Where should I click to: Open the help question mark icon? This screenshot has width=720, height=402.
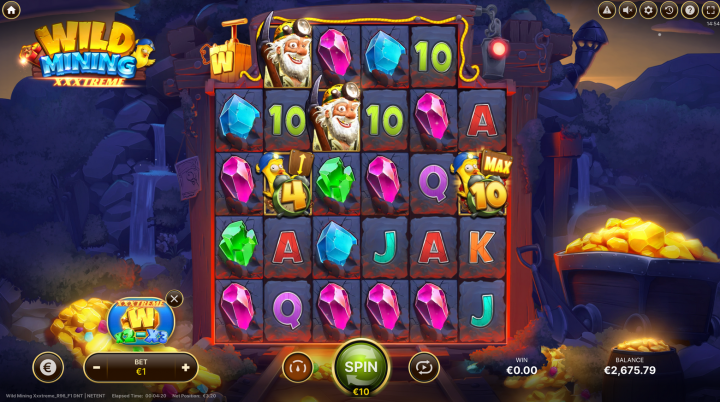(690, 10)
